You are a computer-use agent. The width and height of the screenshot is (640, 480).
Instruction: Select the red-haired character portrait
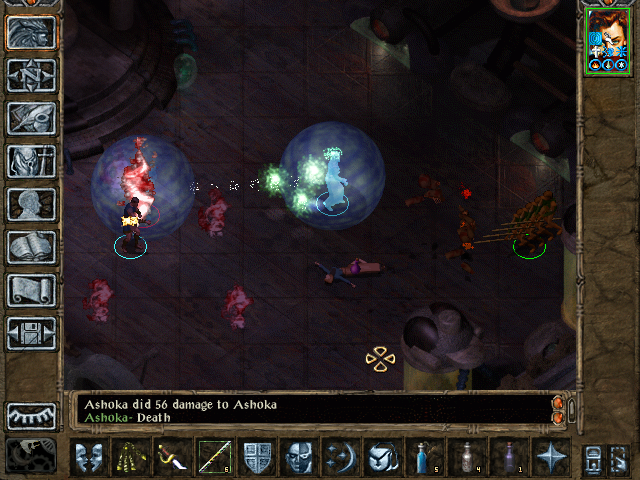[607, 39]
